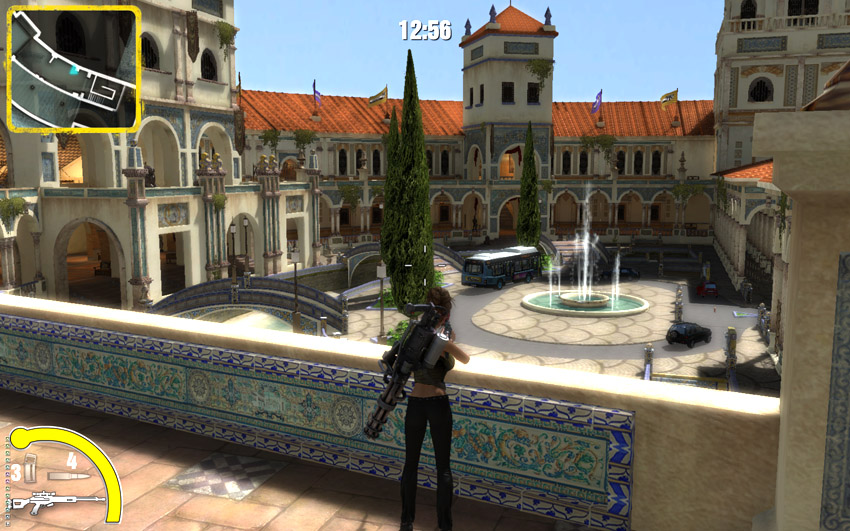Click the minimap in the yellow frame

(73, 70)
